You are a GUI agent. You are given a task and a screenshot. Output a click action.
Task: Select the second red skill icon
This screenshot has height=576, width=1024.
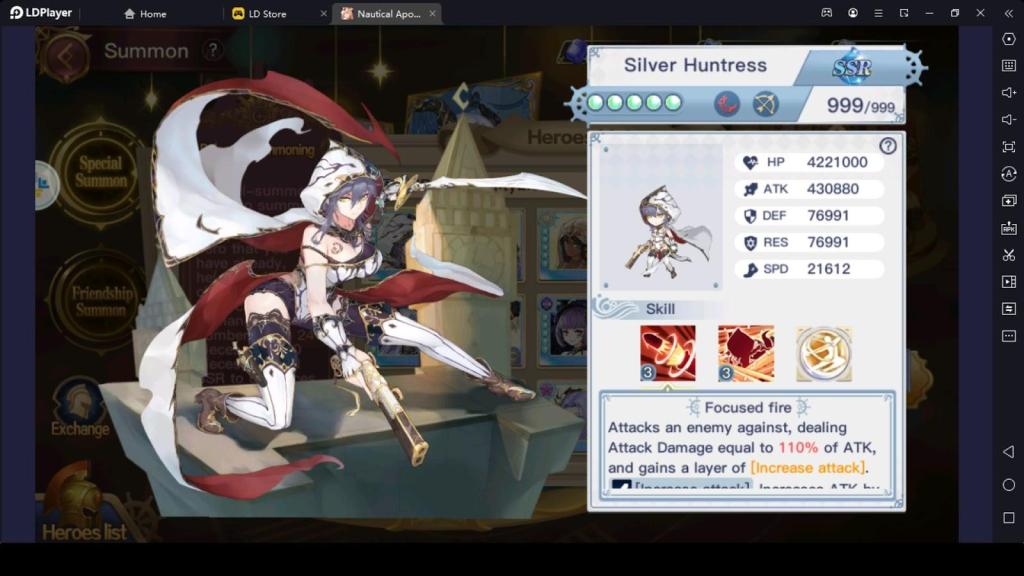tap(745, 353)
